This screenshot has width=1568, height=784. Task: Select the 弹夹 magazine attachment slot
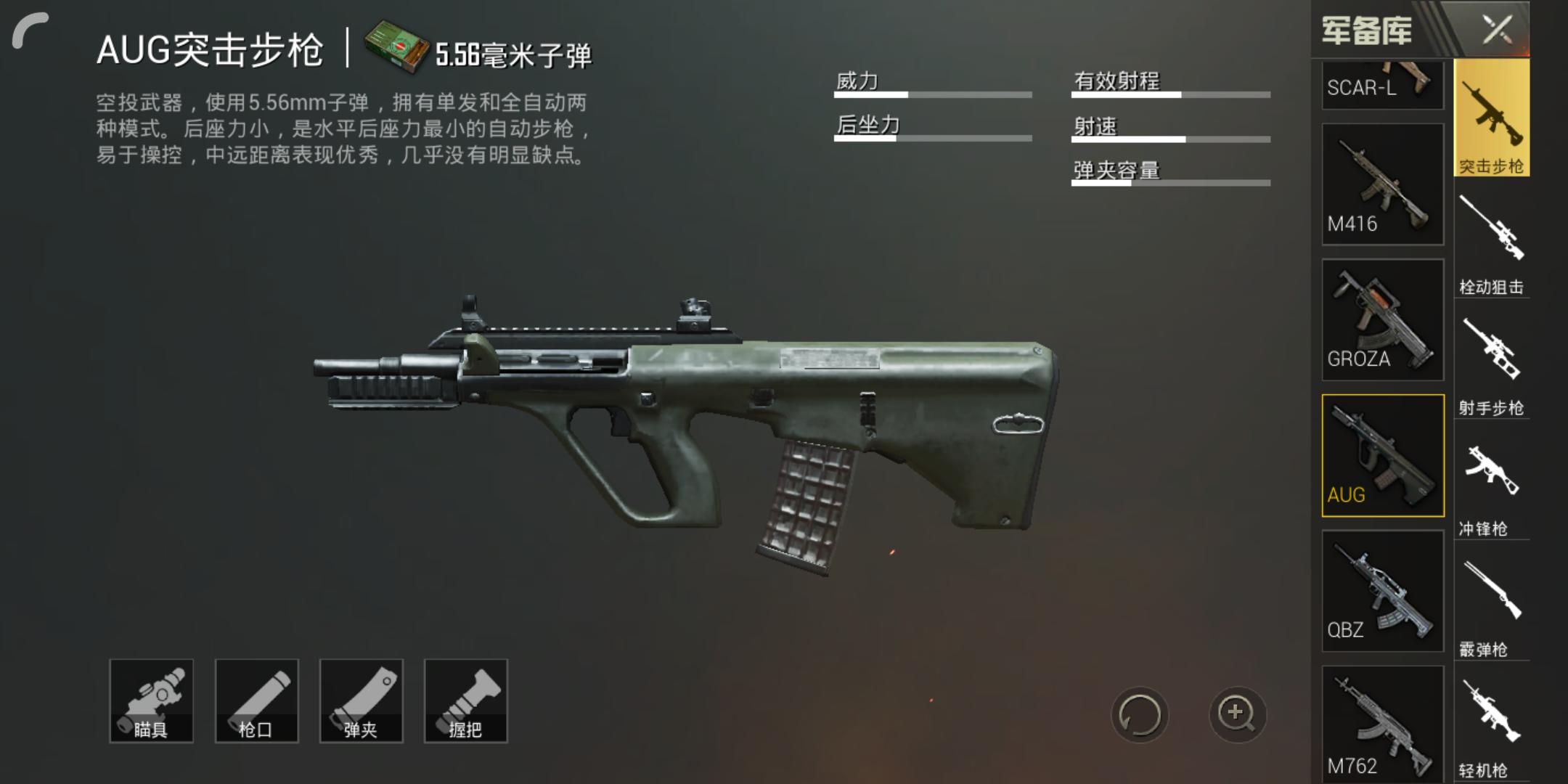coord(361,699)
